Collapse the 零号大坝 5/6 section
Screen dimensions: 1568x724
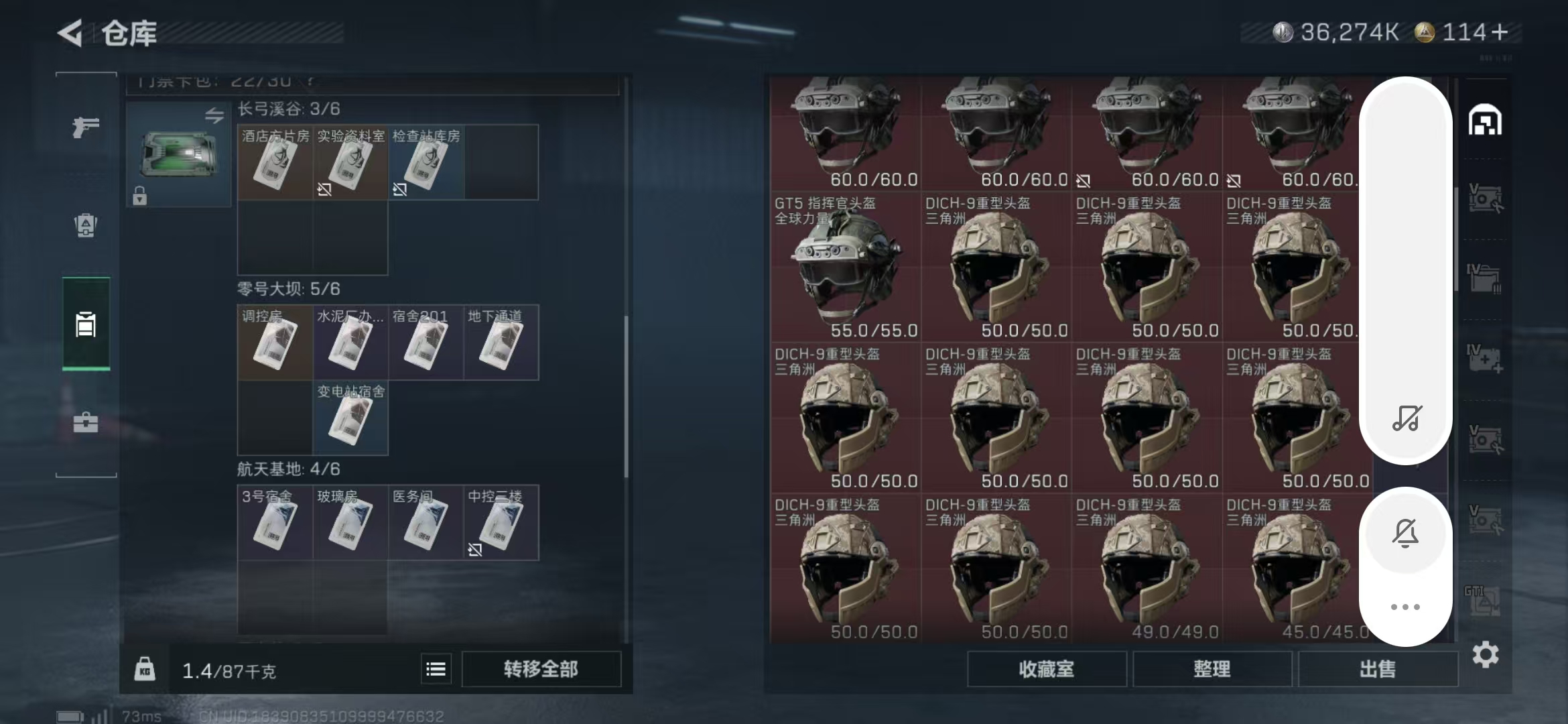(x=288, y=288)
